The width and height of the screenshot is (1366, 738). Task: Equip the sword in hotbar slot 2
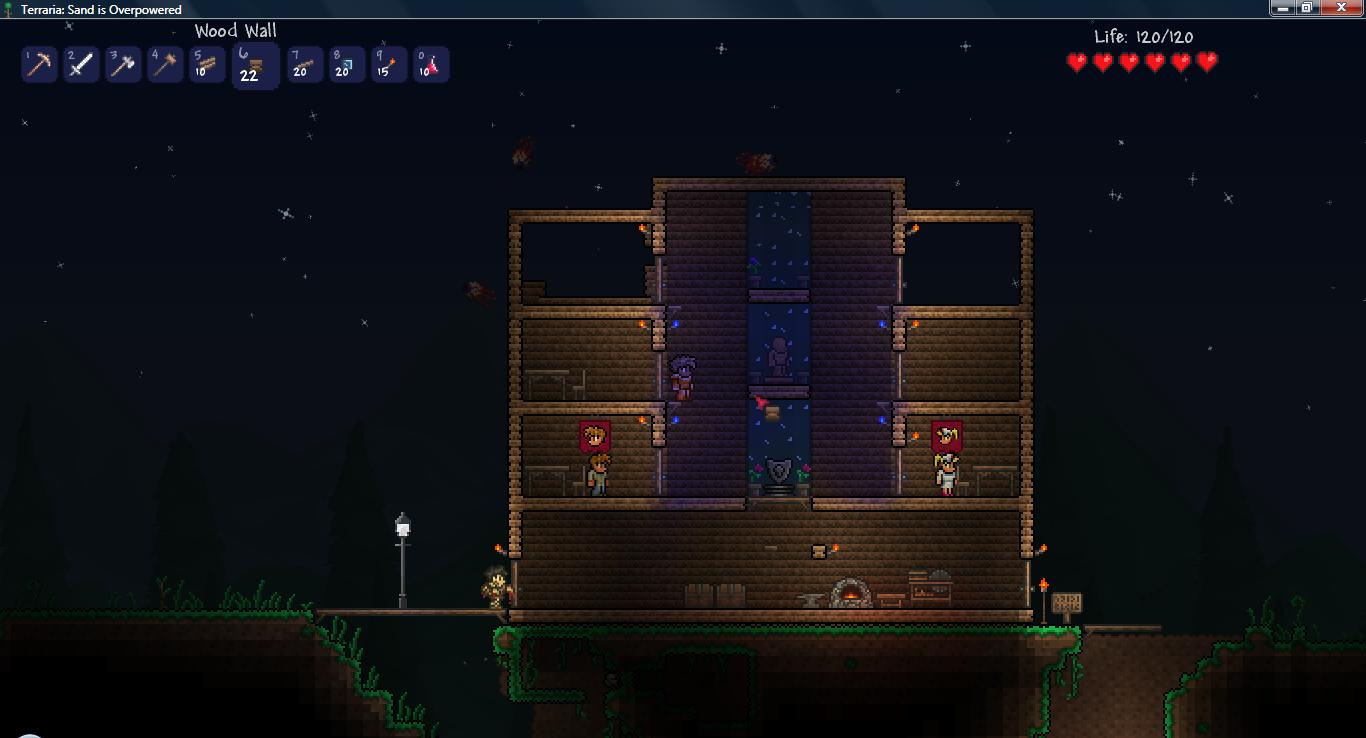(x=81, y=65)
